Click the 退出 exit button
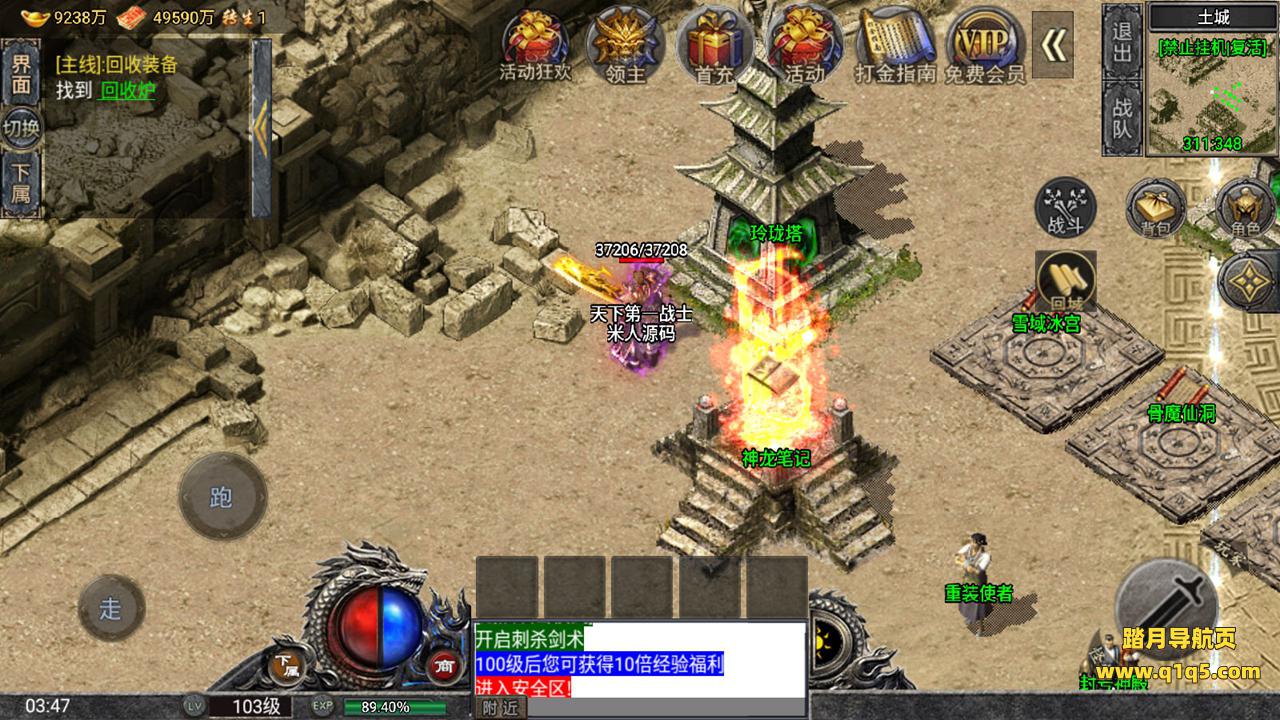Image resolution: width=1280 pixels, height=720 pixels. pyautogui.click(x=1122, y=40)
